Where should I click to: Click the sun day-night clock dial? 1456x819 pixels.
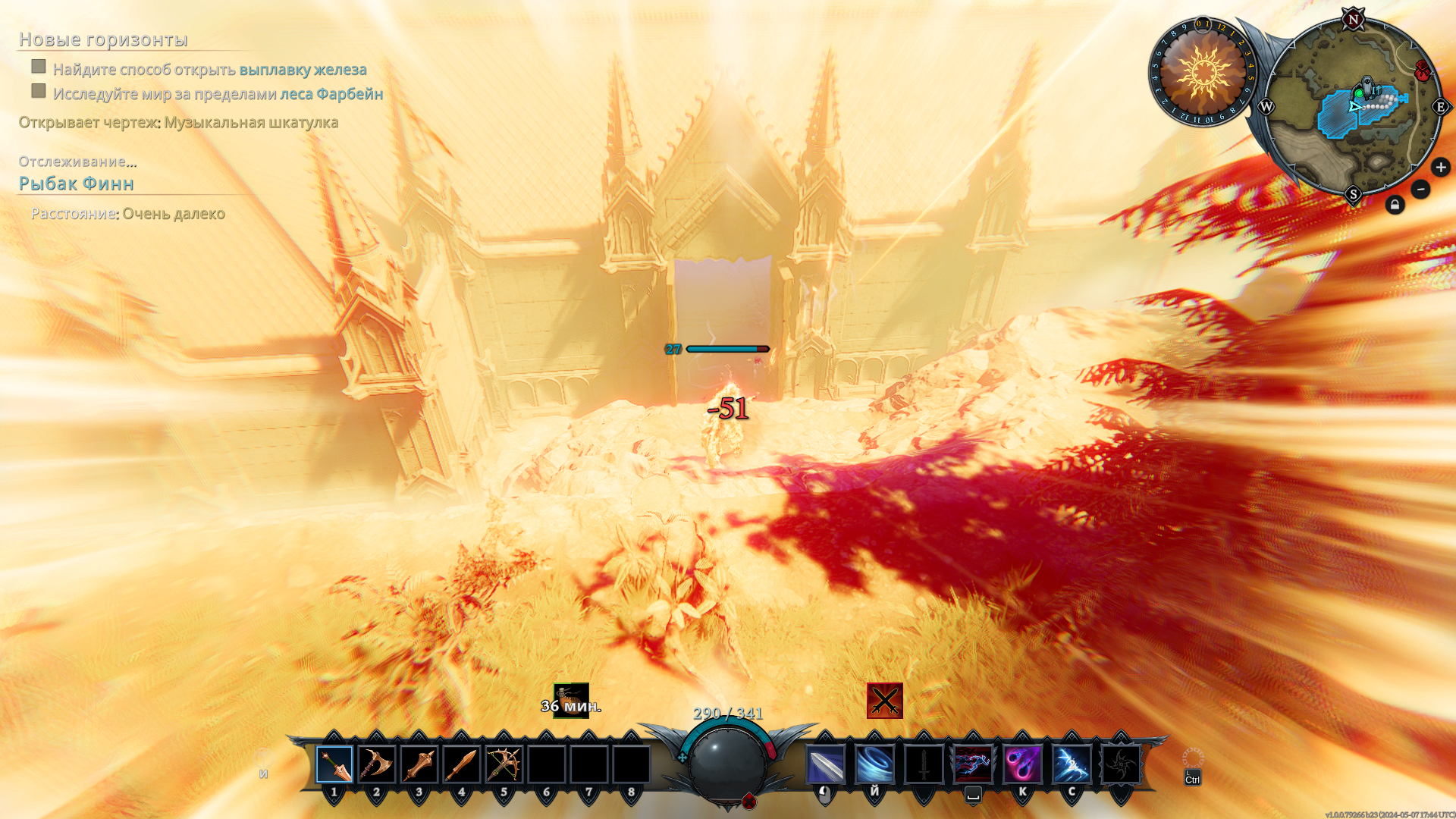pyautogui.click(x=1203, y=73)
